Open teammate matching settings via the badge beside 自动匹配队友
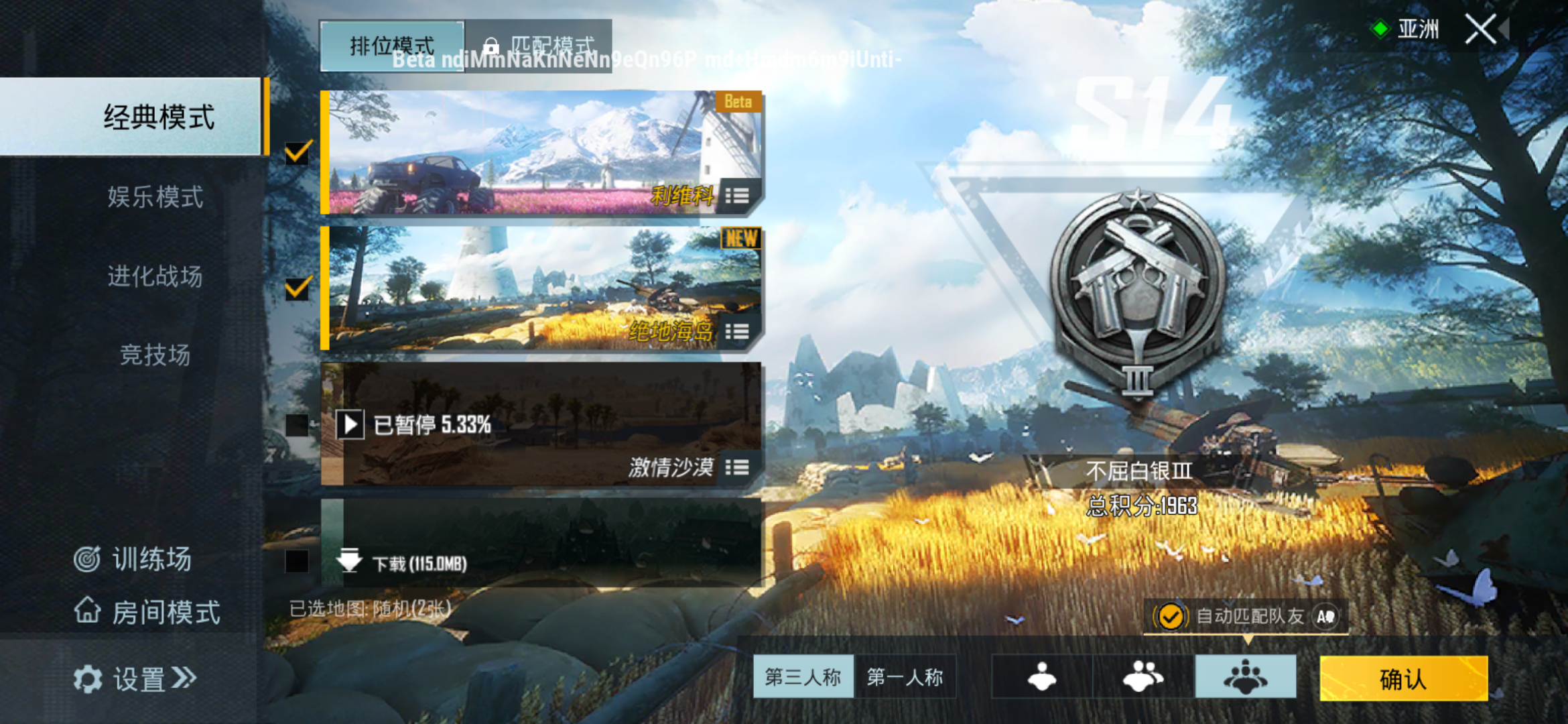This screenshot has height=724, width=1568. coord(1327,616)
